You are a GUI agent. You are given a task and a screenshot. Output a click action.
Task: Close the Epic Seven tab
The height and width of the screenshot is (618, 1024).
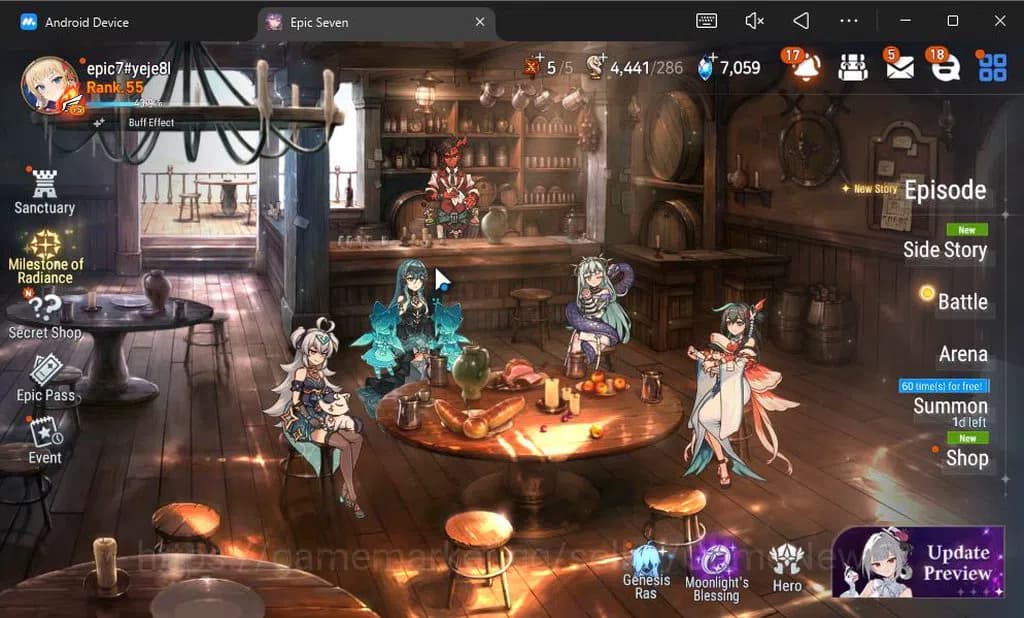(x=480, y=22)
